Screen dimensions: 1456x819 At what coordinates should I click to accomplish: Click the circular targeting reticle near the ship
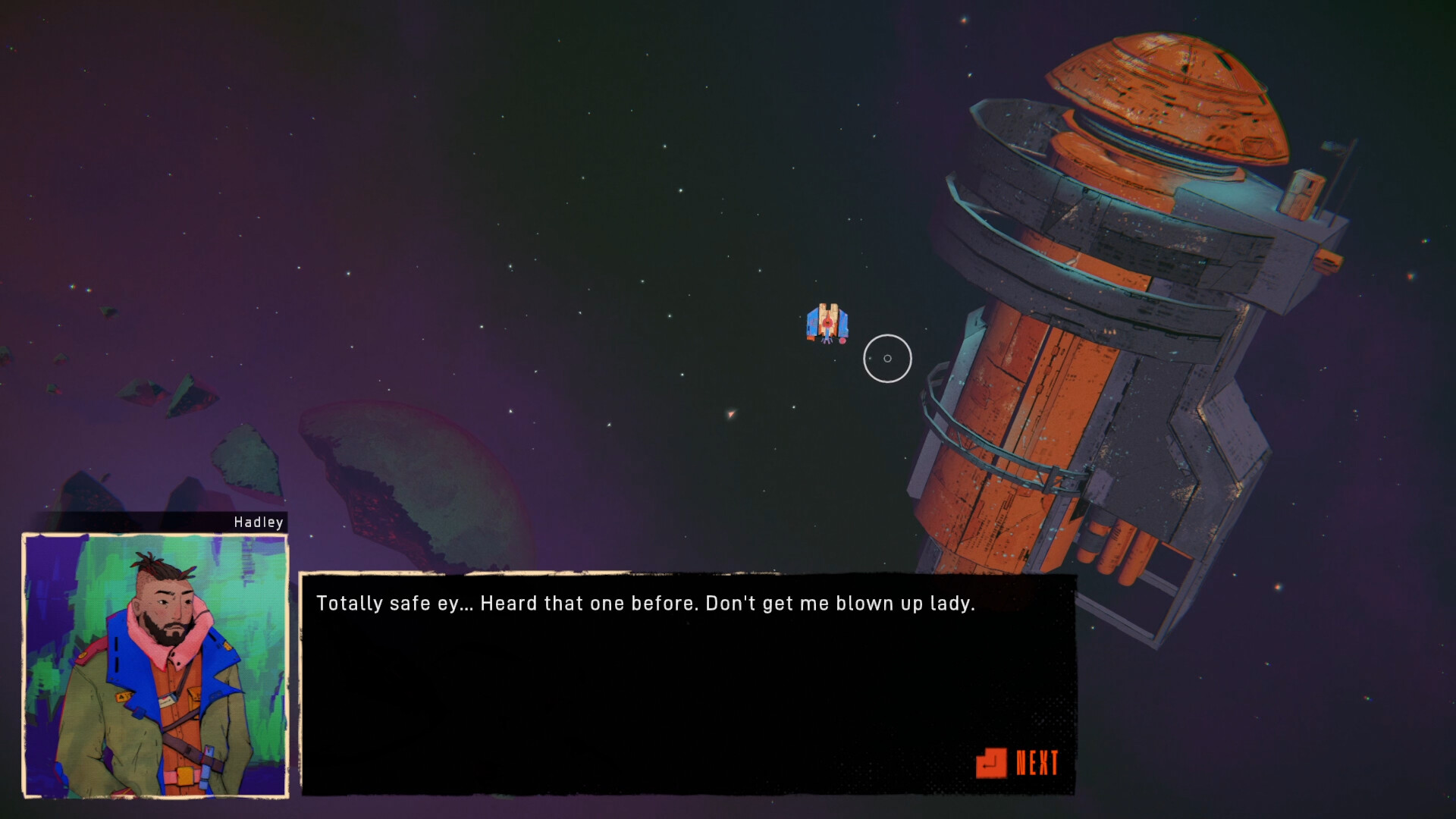click(x=887, y=360)
